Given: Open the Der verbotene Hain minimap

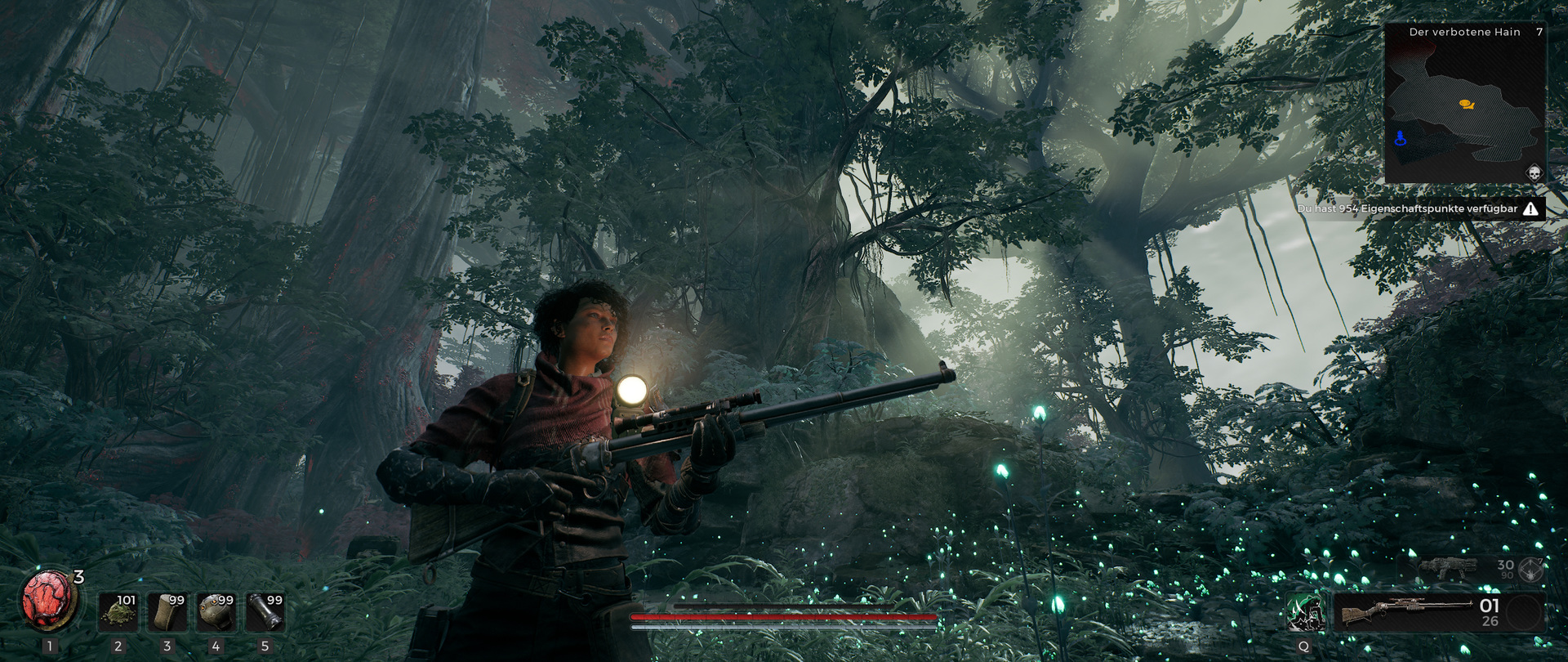Looking at the screenshot, I should (x=1465, y=103).
